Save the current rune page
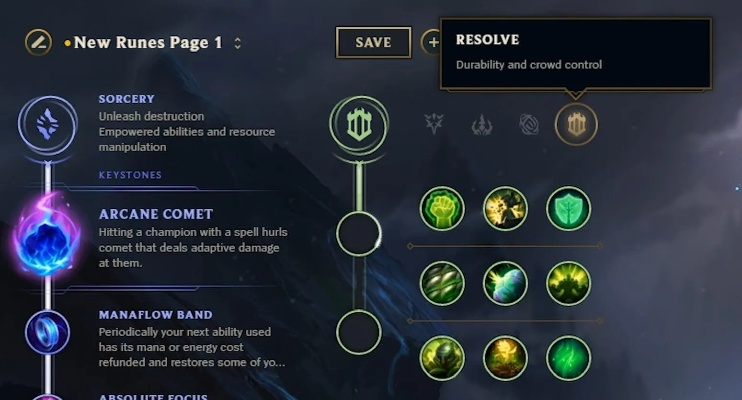Image resolution: width=742 pixels, height=400 pixels. coord(373,42)
